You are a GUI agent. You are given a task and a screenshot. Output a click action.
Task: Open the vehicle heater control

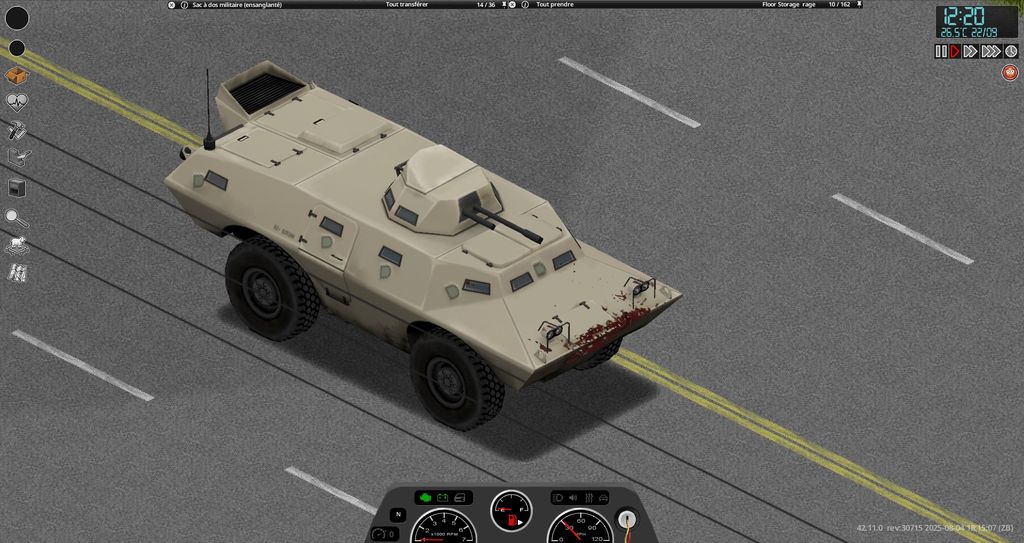point(589,497)
